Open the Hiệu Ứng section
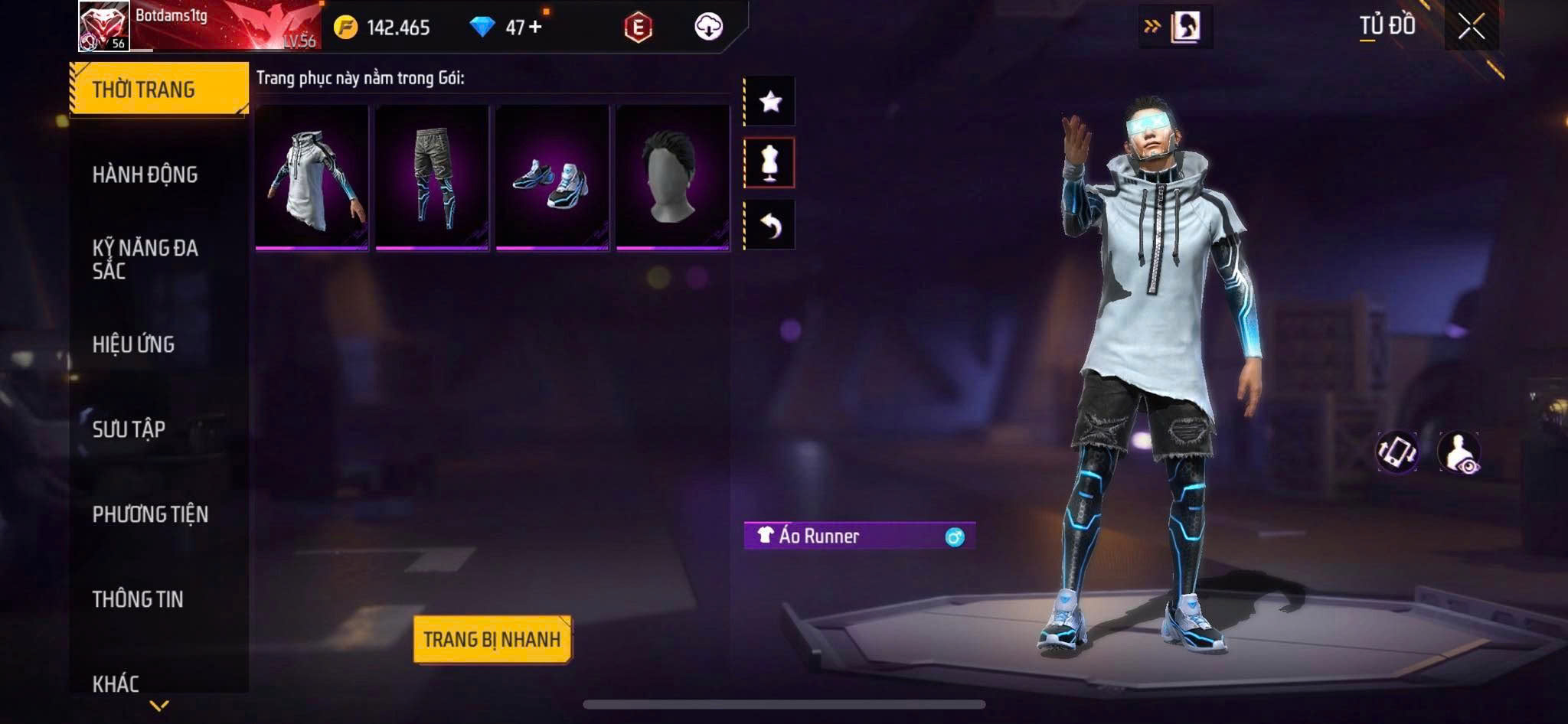Screen dimensions: 1568x724 [x=134, y=344]
